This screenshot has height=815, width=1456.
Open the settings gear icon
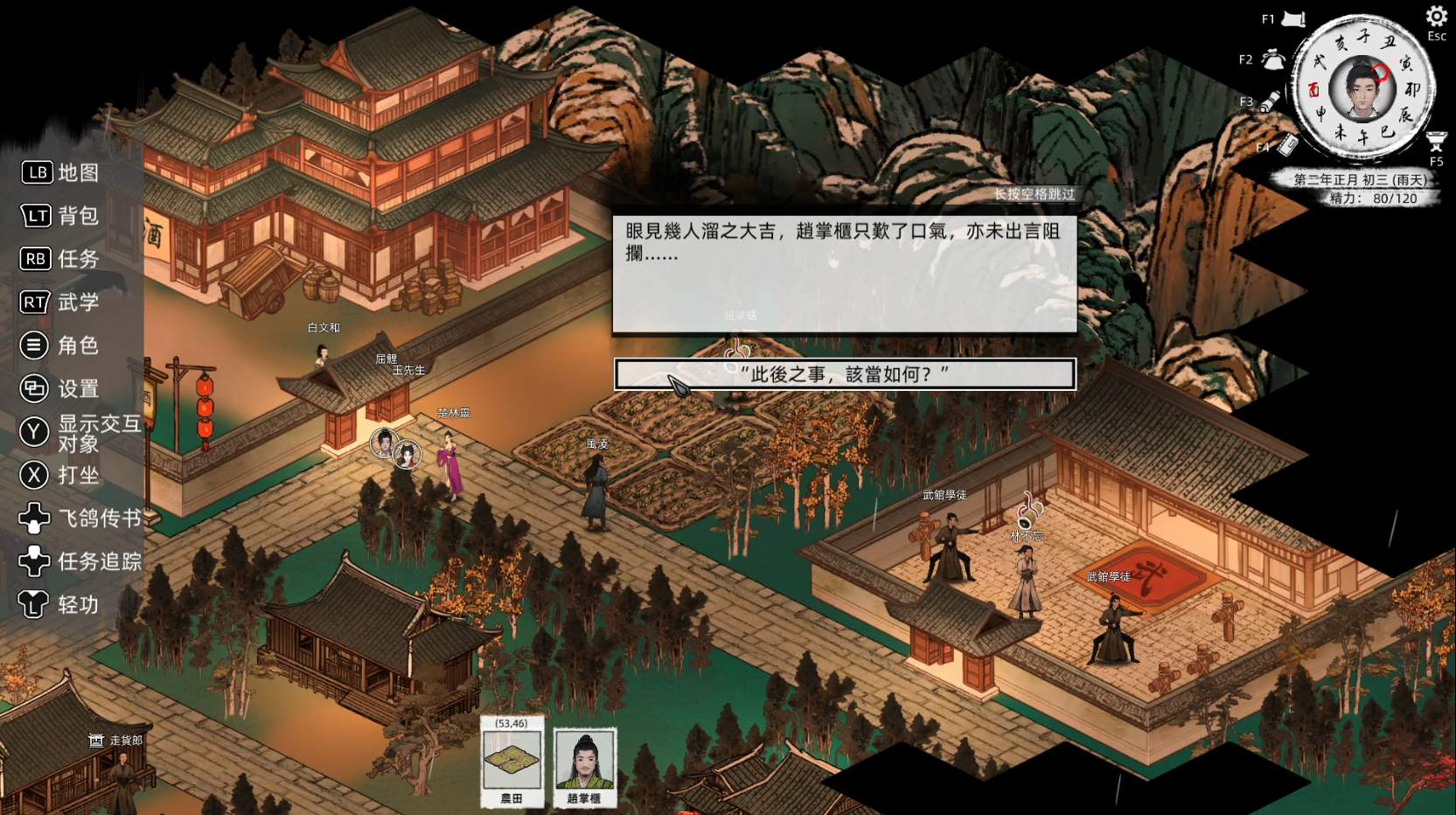pos(1436,17)
